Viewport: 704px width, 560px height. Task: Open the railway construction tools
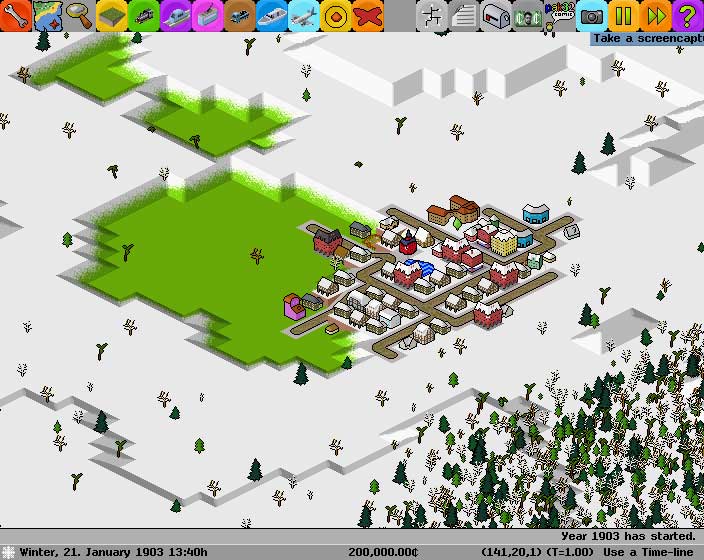144,15
